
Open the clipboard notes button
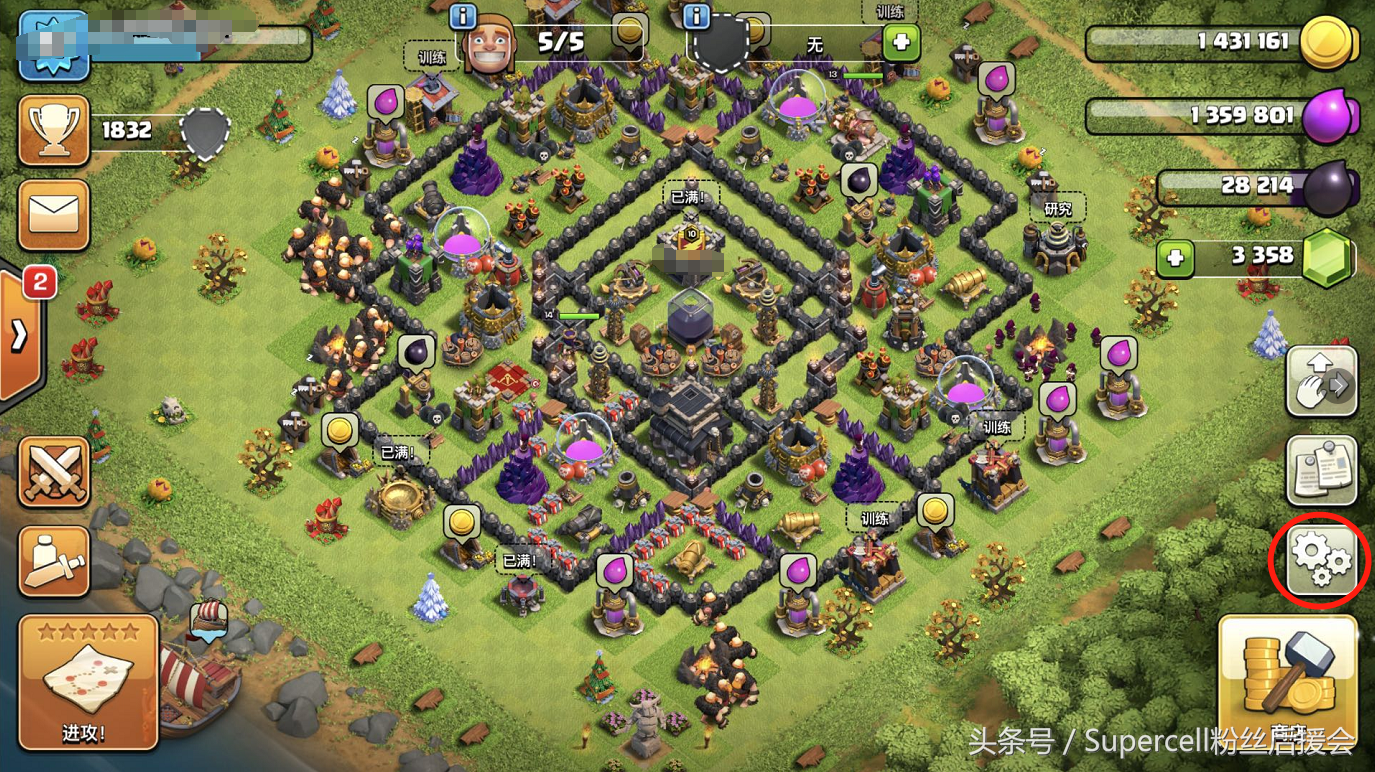(x=1321, y=470)
